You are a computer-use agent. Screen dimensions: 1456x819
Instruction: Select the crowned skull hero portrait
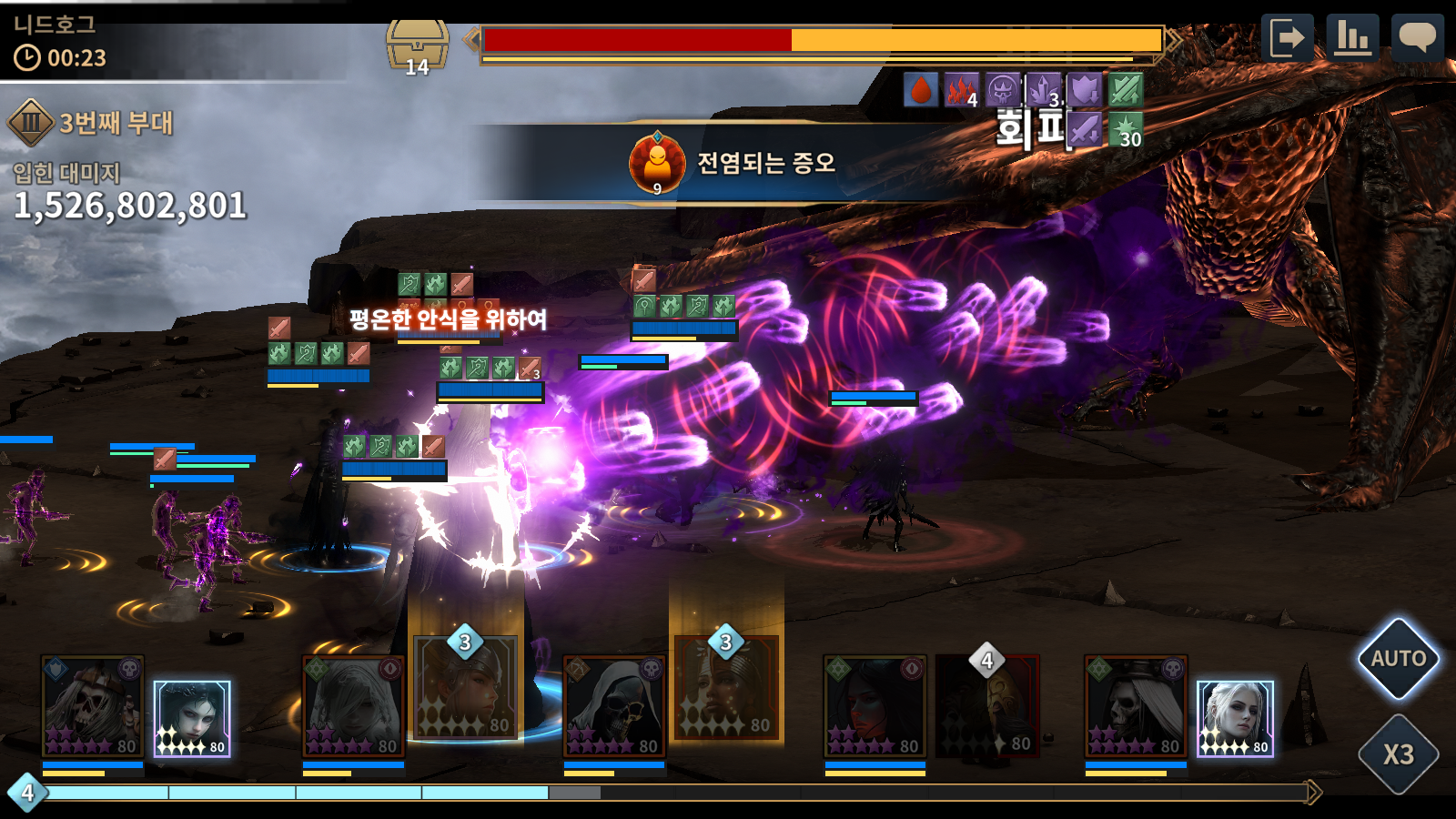(x=92, y=707)
